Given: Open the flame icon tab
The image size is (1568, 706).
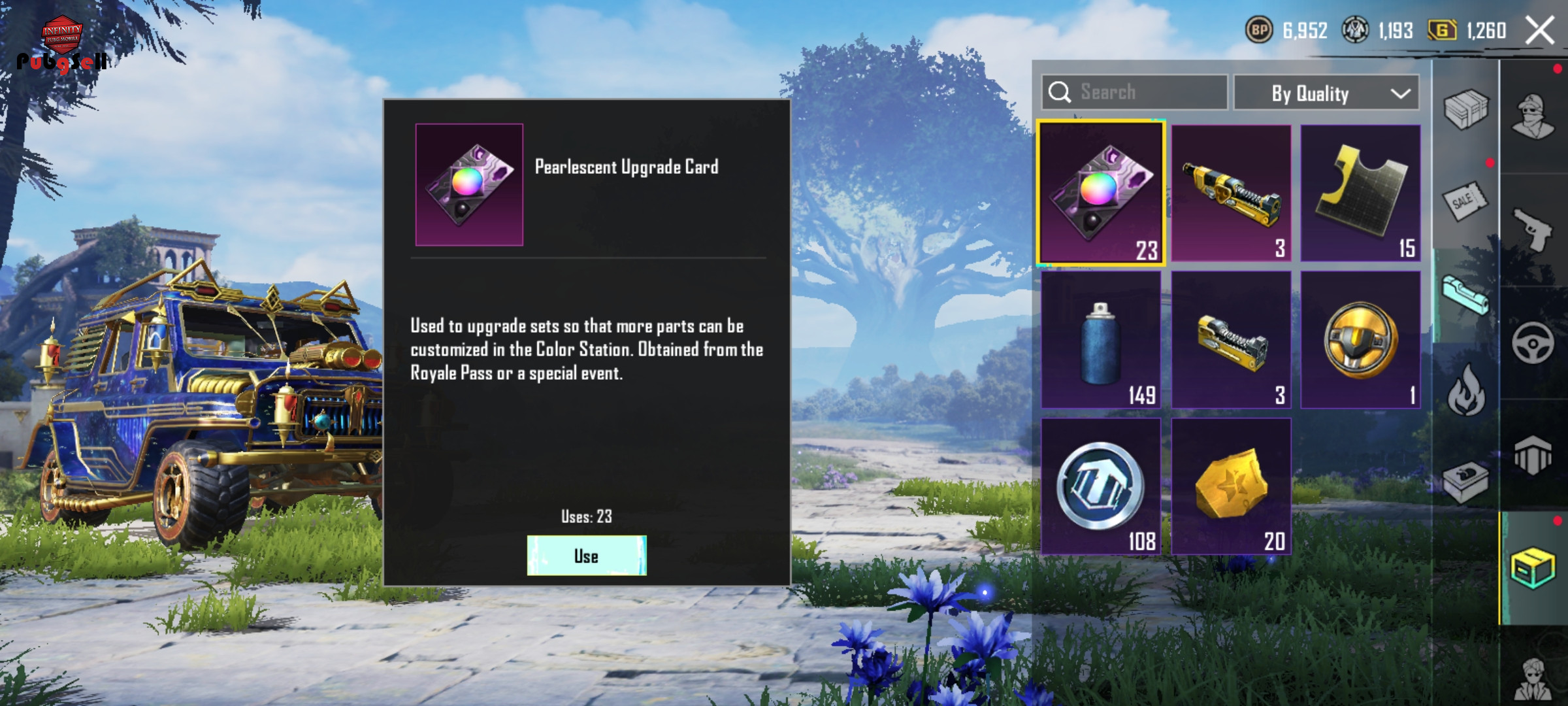Looking at the screenshot, I should coord(1465,390).
